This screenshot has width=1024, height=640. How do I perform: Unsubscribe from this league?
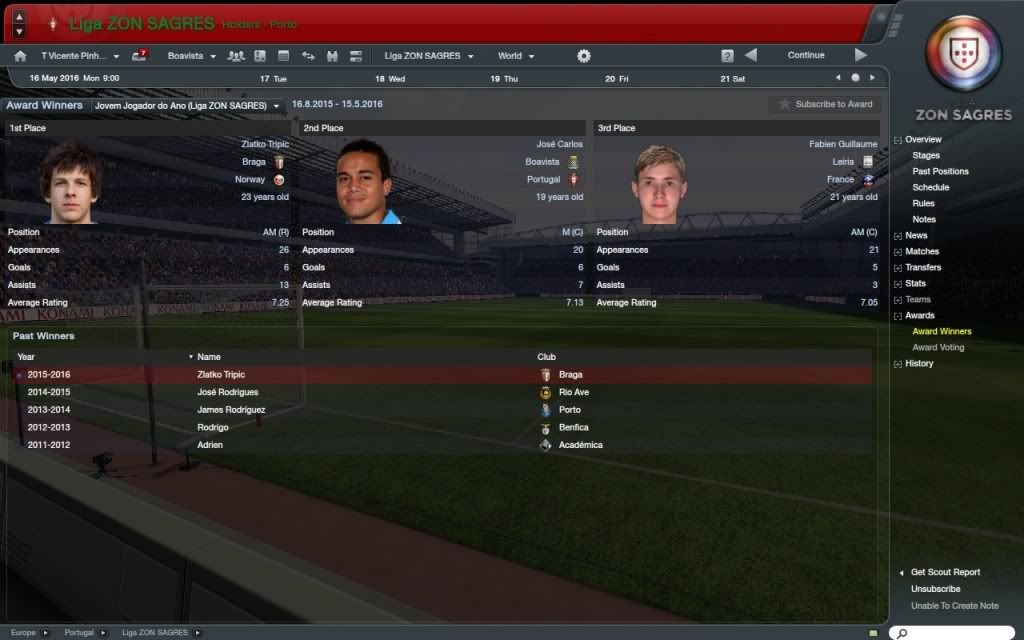(x=936, y=589)
